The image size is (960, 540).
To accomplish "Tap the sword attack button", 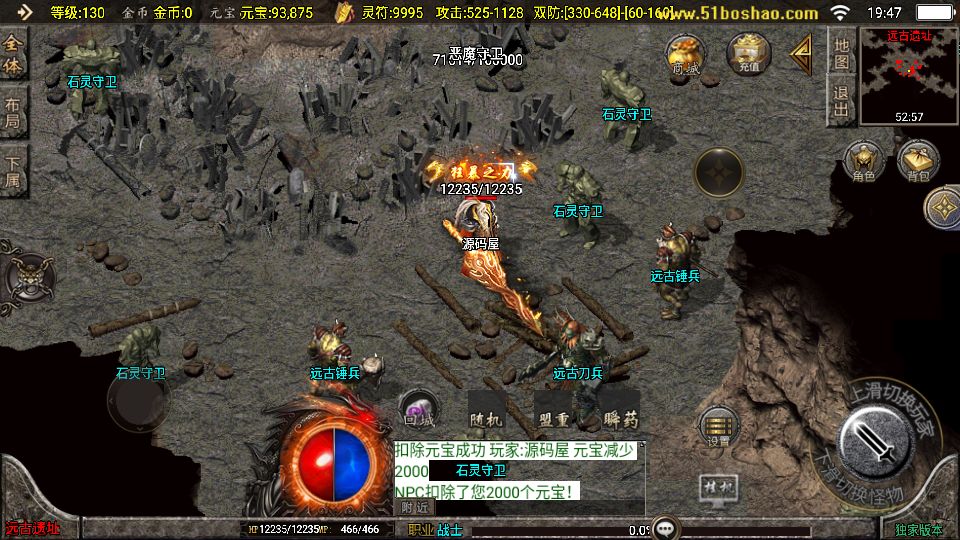I will click(x=873, y=440).
